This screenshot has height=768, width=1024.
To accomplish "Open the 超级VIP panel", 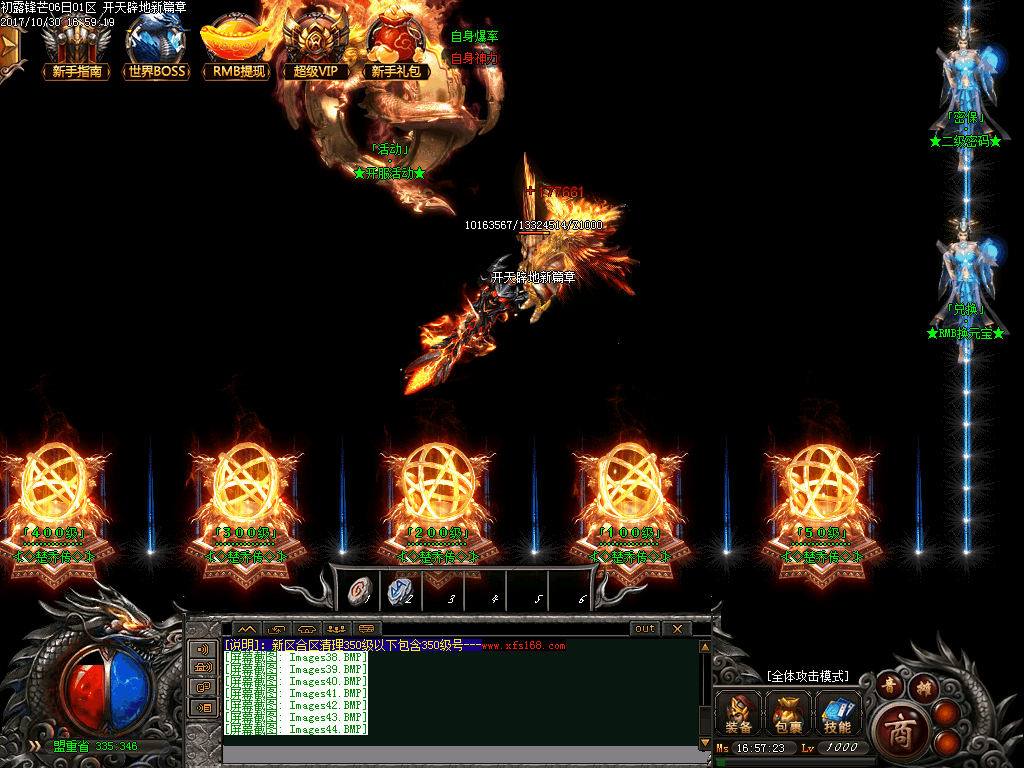I will coord(316,48).
